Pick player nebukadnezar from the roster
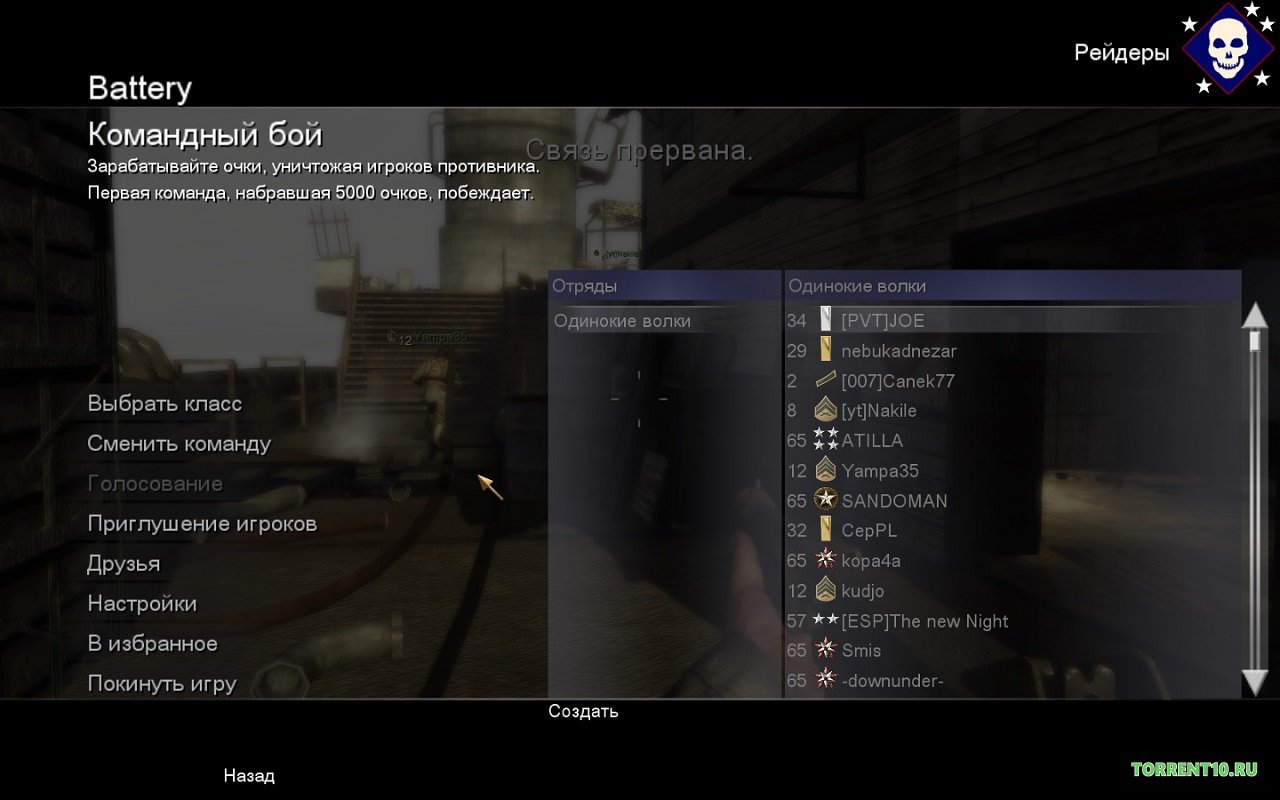Screen dimensions: 1280x800 tap(898, 351)
